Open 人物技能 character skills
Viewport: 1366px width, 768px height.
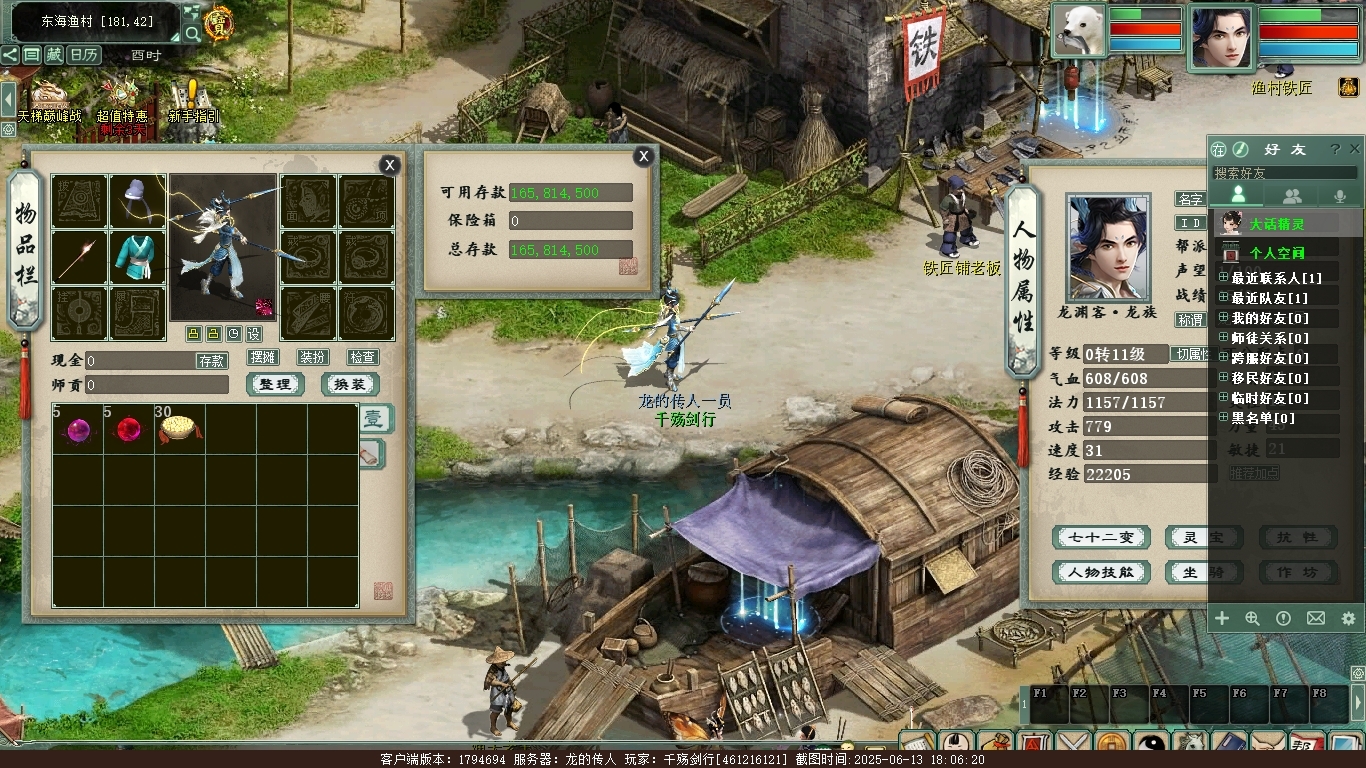pyautogui.click(x=1101, y=572)
